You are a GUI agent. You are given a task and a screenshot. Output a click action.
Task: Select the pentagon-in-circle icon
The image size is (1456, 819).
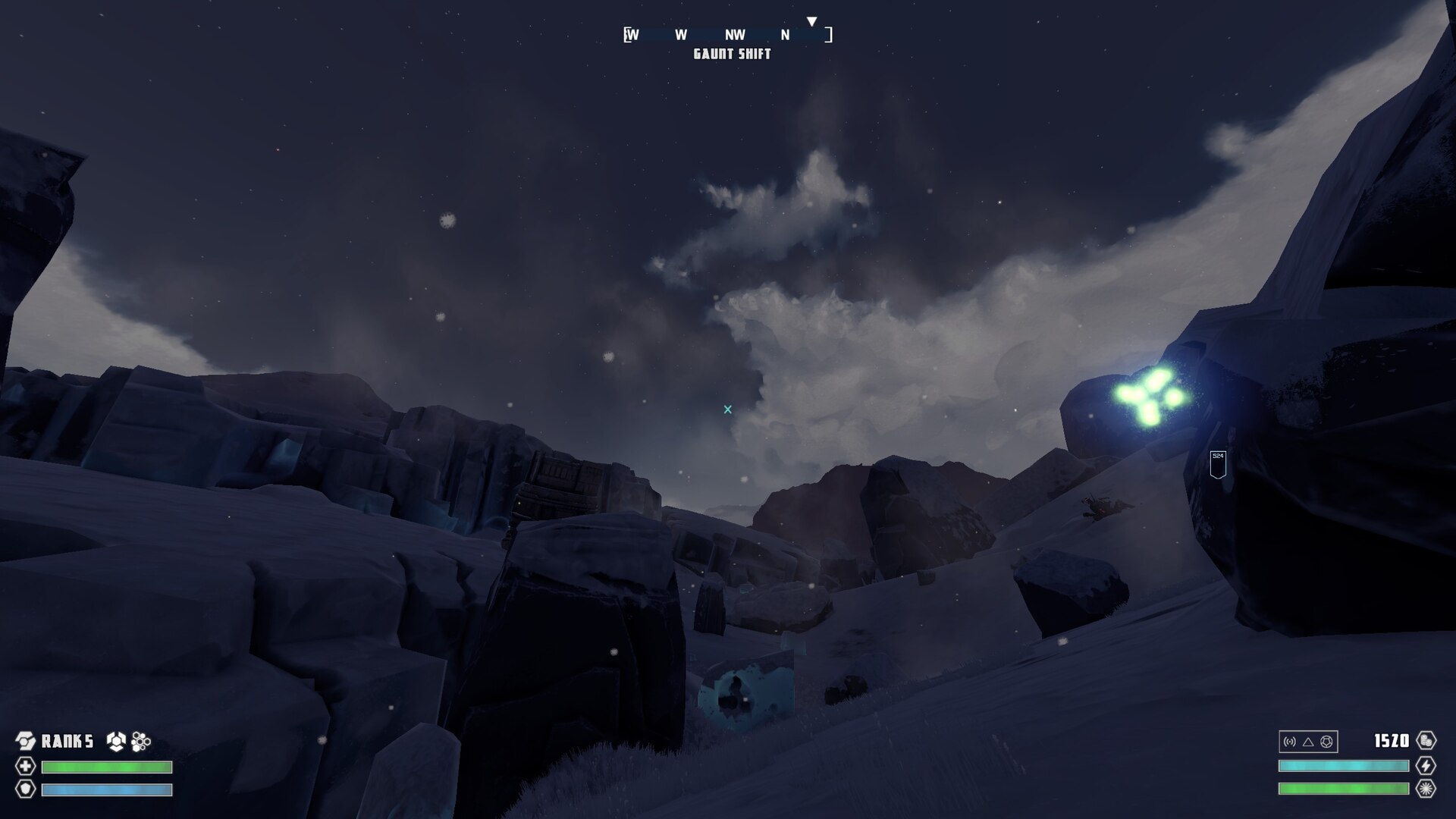point(1326,742)
